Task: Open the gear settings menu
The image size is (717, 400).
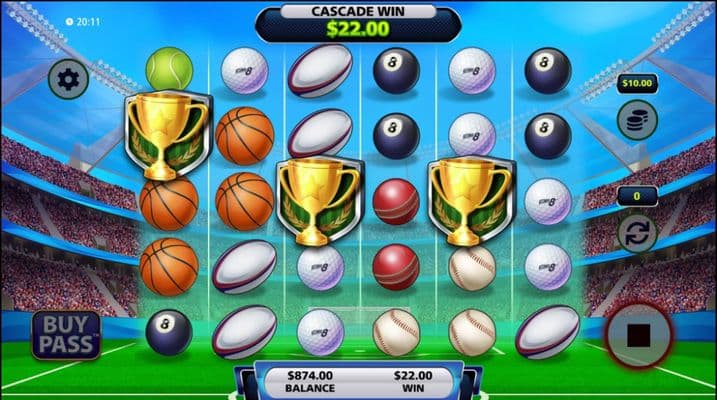Action: coord(68,78)
